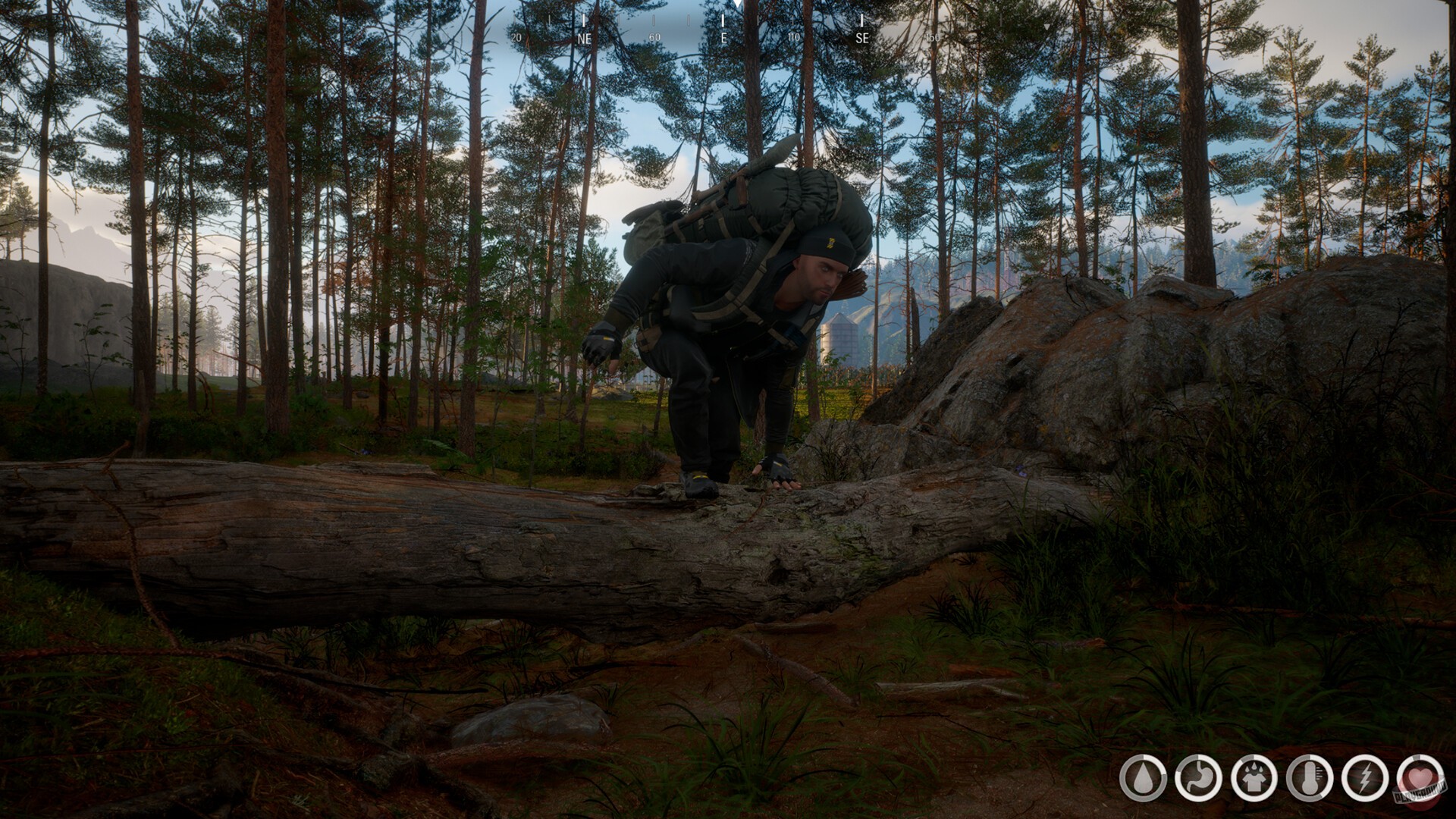Select the stomach hunger status gauge
1456x819 pixels.
[1198, 777]
